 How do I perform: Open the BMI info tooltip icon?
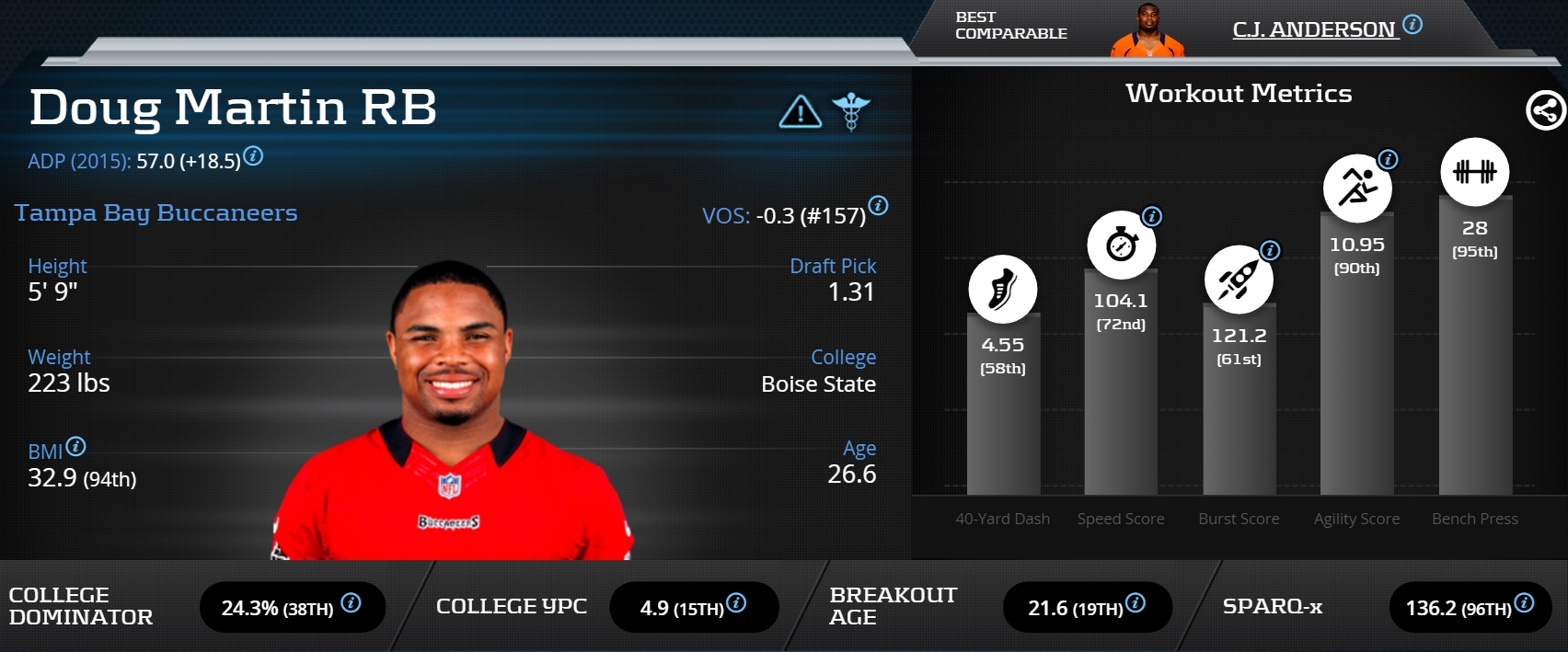76,447
